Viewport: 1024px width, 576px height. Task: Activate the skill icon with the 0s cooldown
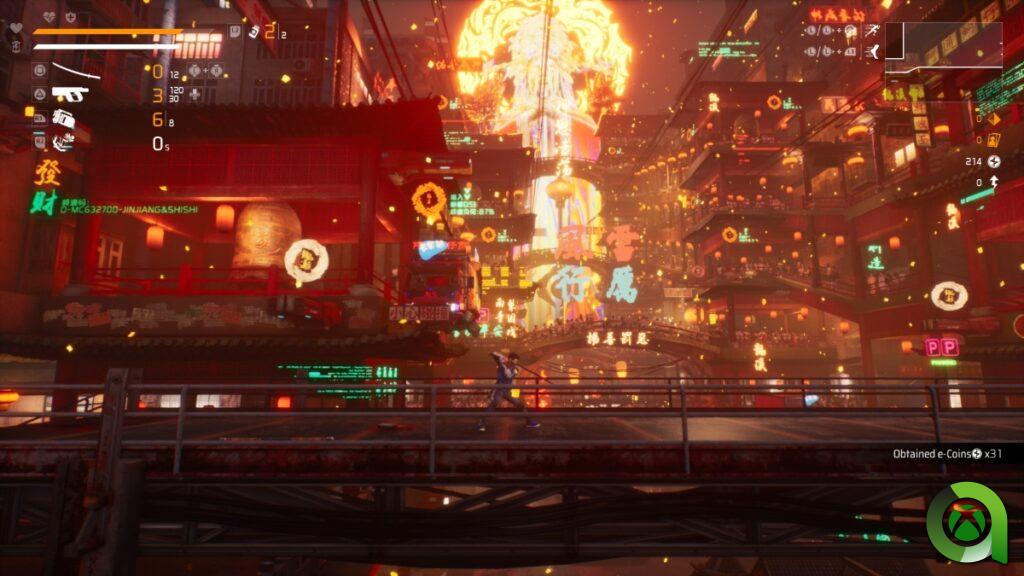tap(64, 142)
